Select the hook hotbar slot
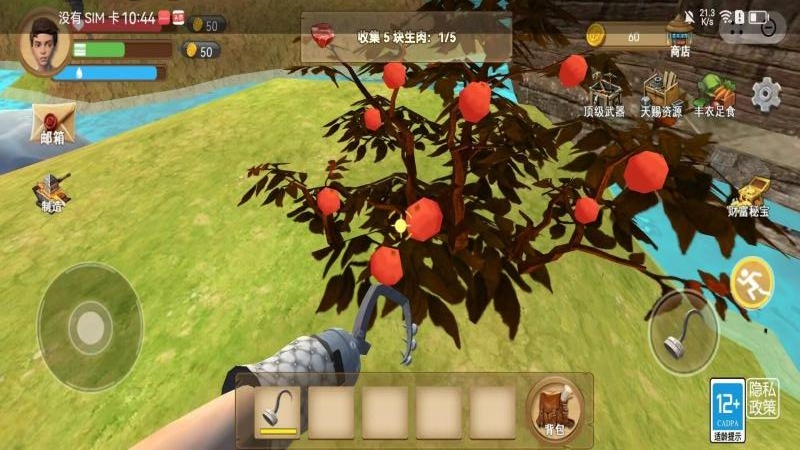This screenshot has width=800, height=450. point(277,410)
